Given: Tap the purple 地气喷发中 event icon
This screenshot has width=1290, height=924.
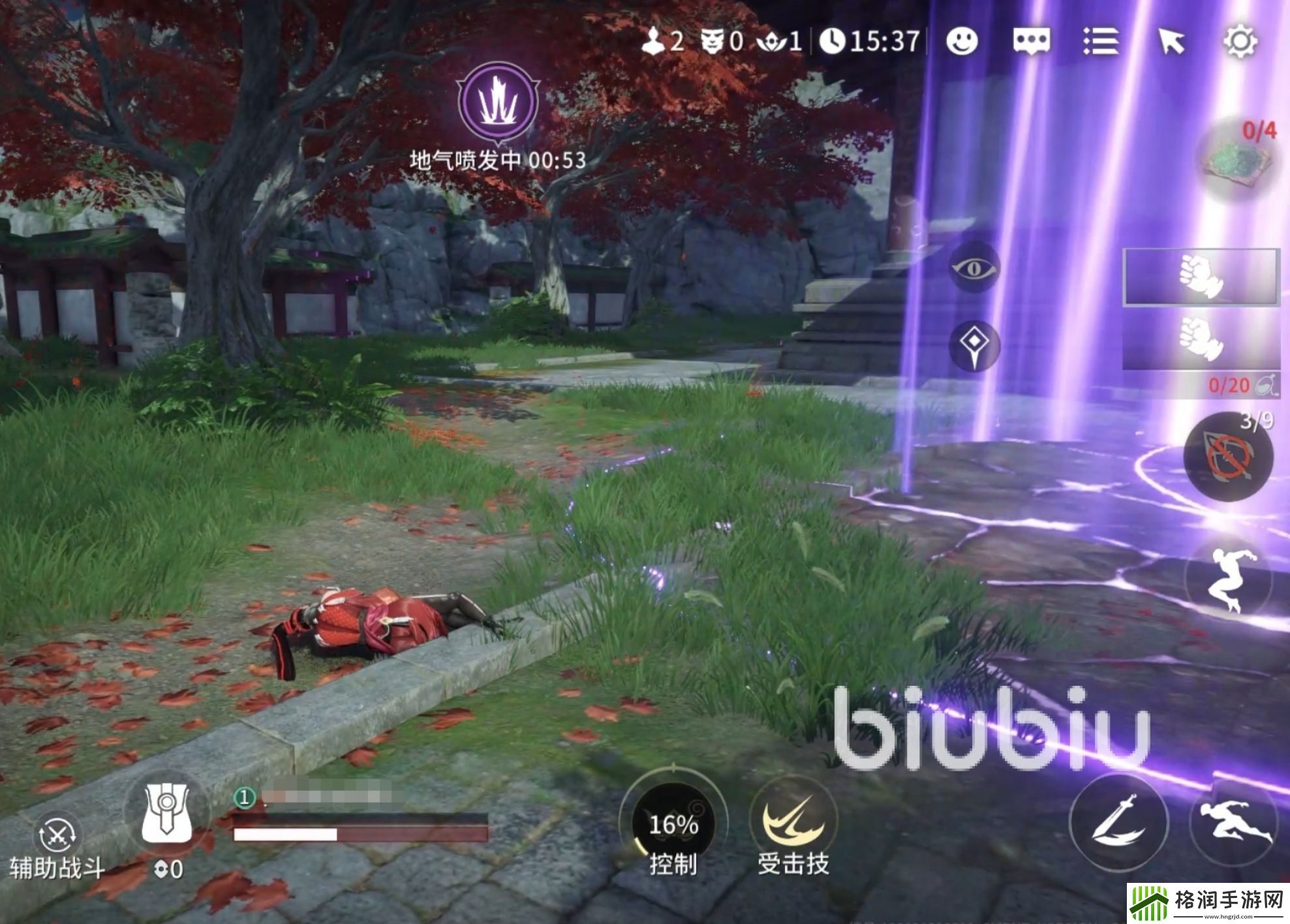Looking at the screenshot, I should click(497, 102).
